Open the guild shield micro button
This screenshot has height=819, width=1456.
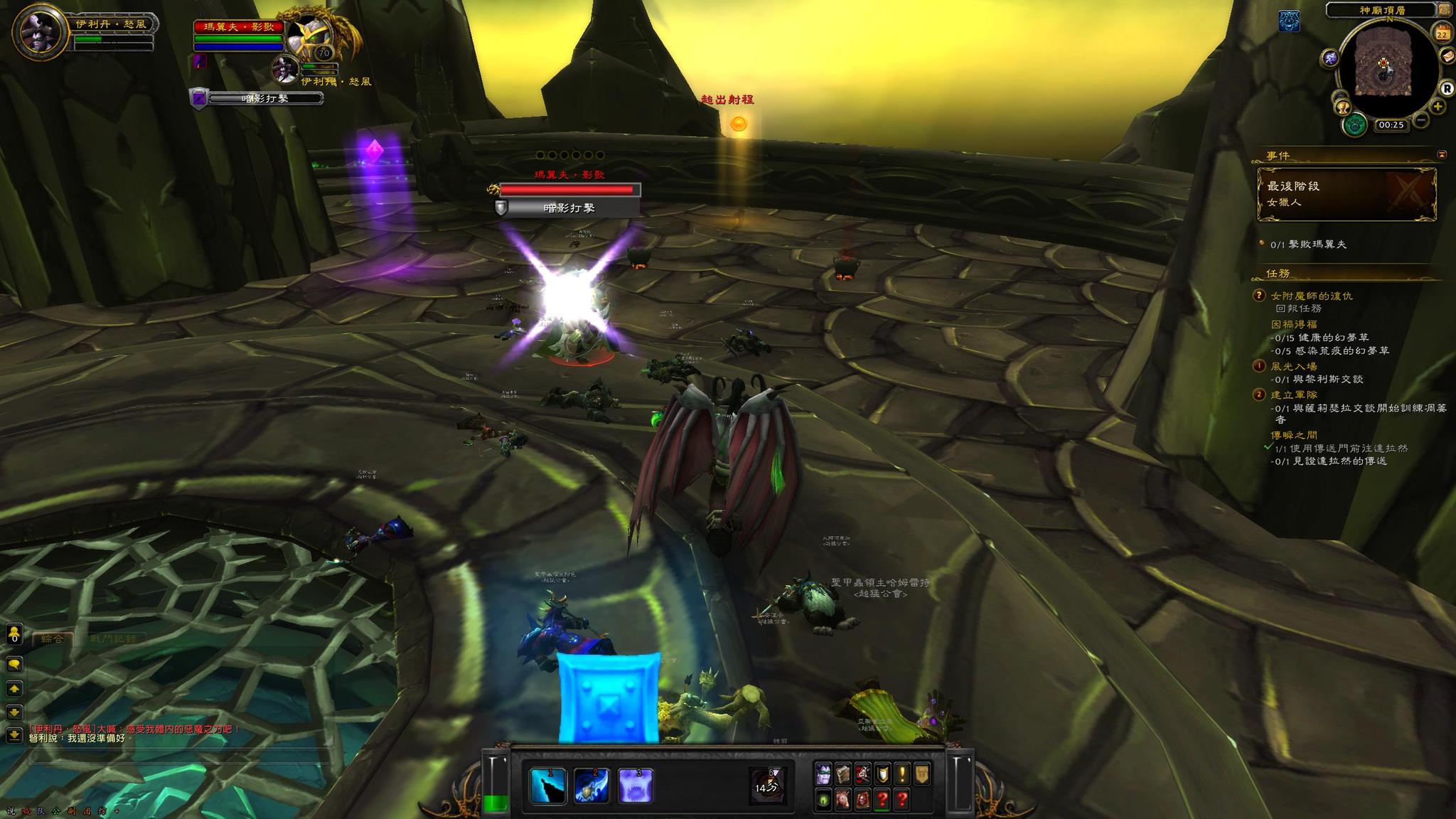coord(882,774)
